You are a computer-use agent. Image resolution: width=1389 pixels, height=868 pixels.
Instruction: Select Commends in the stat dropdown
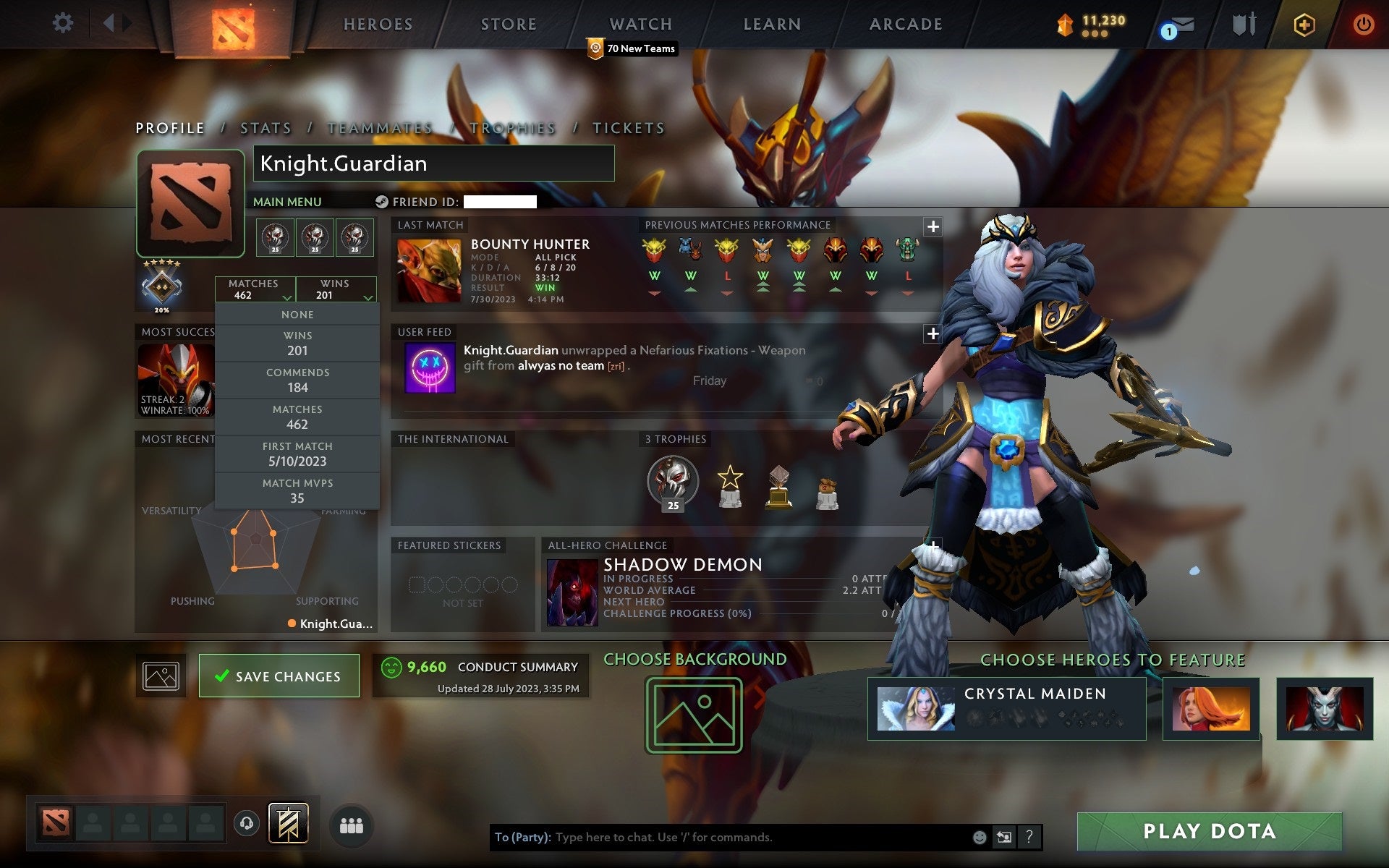(297, 380)
